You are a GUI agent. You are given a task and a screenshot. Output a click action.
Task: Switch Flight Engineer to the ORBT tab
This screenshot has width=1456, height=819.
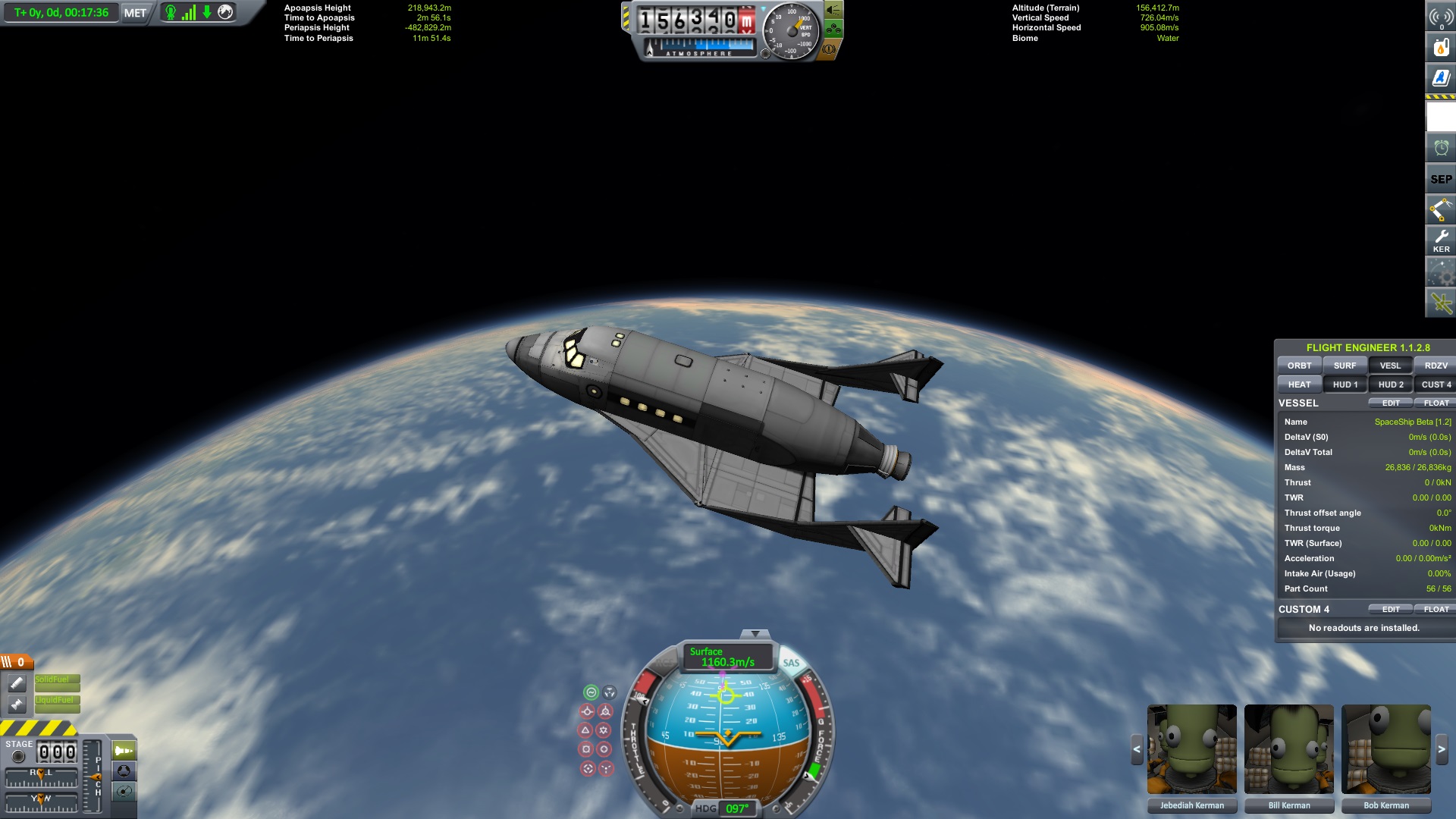click(1299, 366)
